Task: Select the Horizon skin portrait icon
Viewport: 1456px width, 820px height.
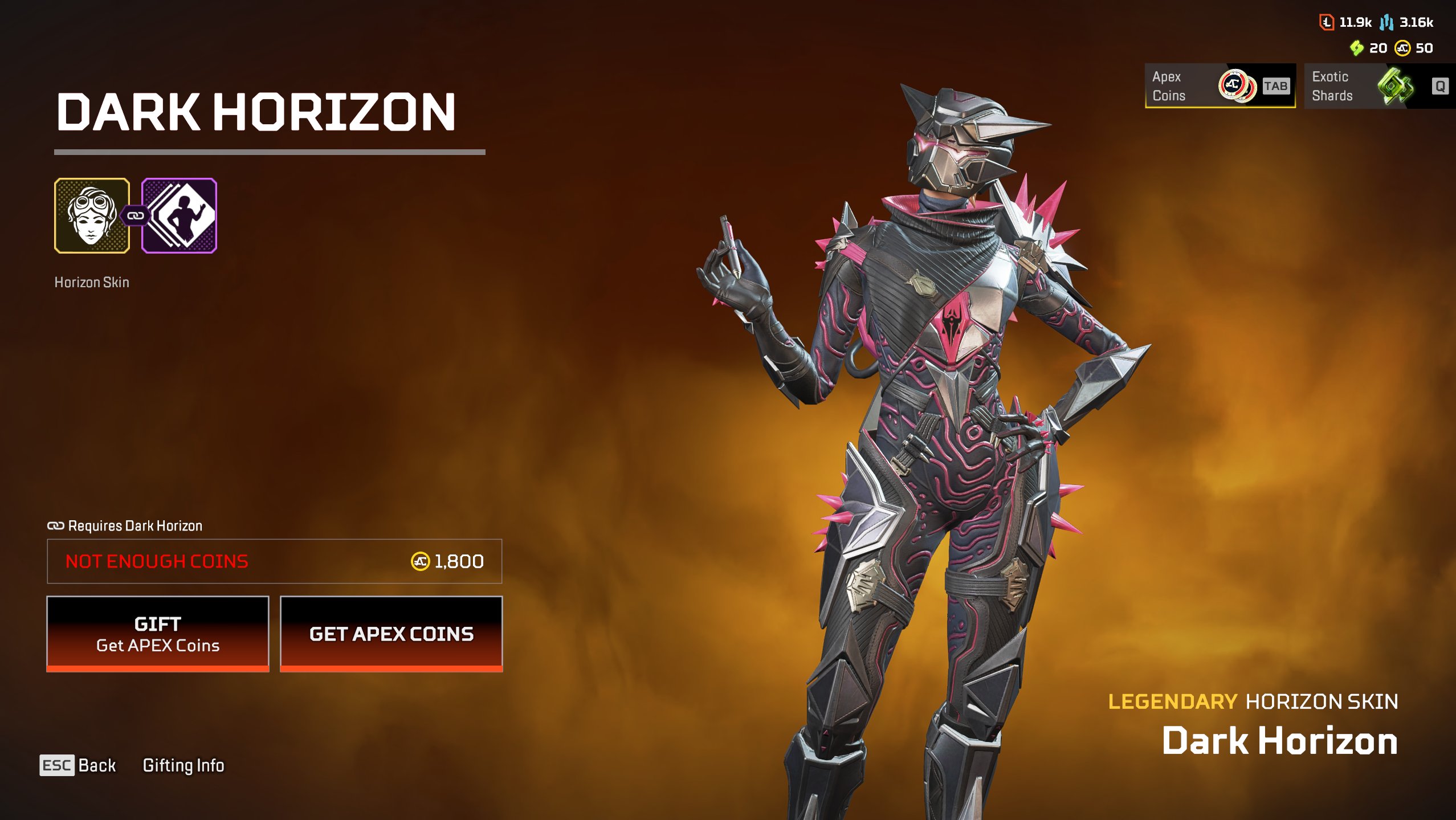Action: (x=92, y=215)
